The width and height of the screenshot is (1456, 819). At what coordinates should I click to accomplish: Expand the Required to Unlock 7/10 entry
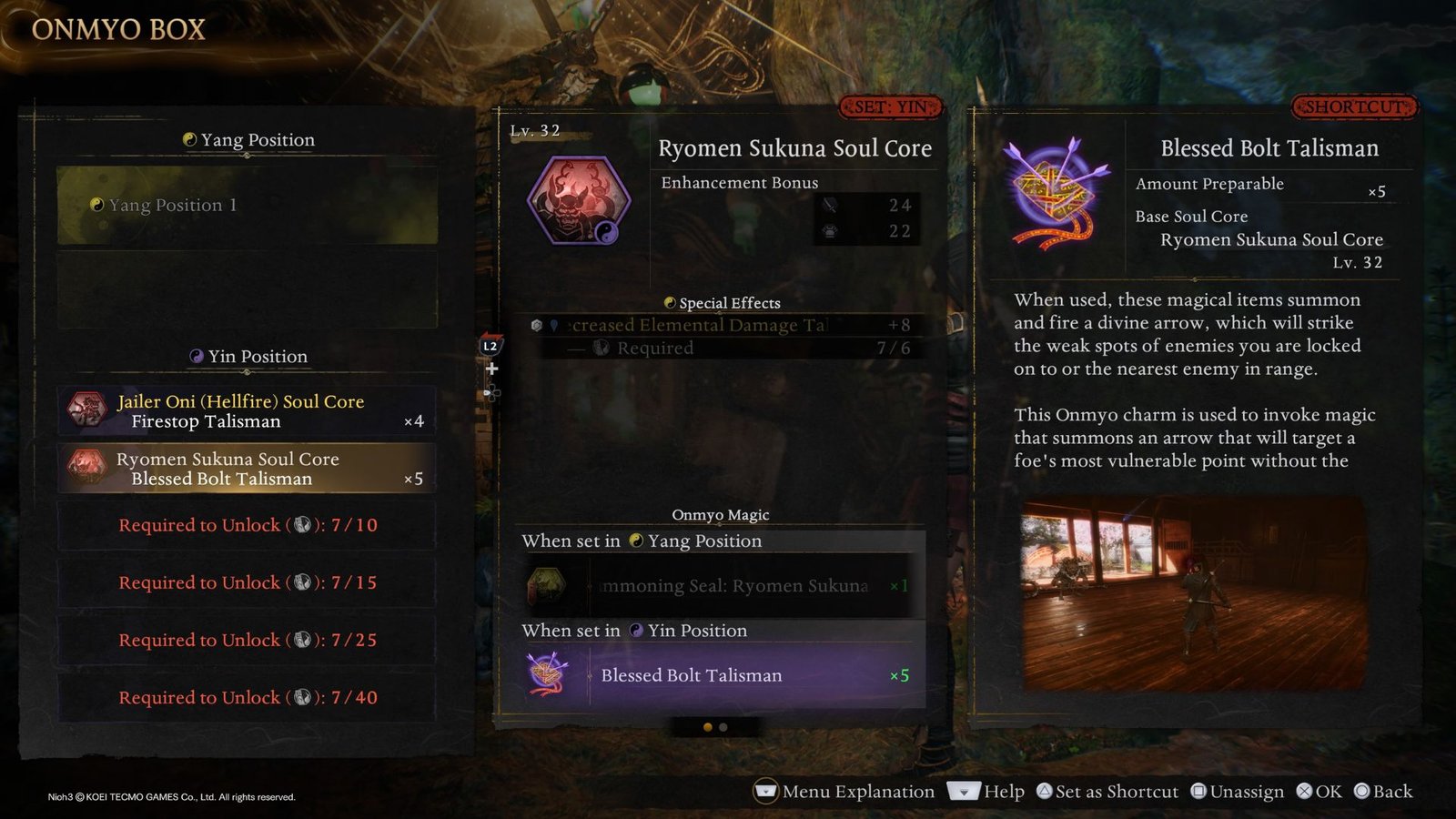coord(246,525)
